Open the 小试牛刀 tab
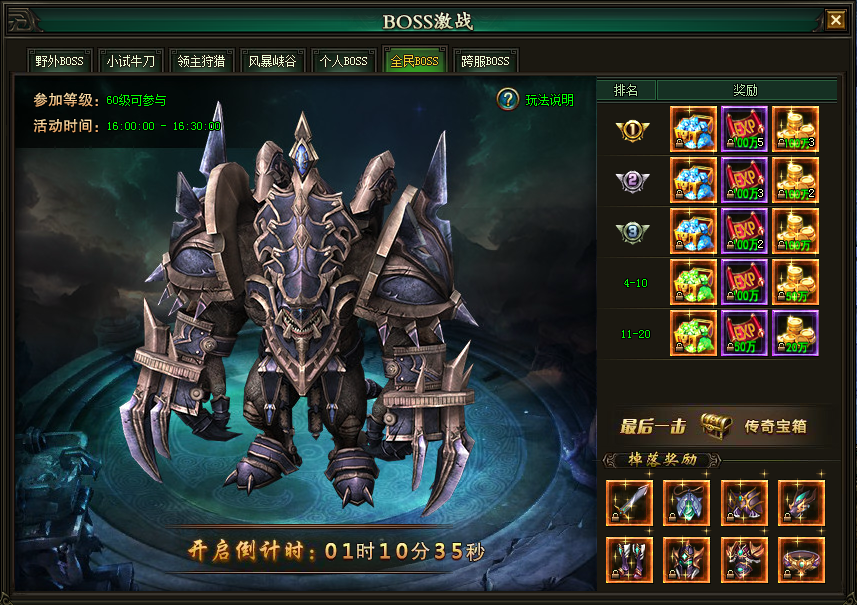The width and height of the screenshot is (857, 605). click(x=131, y=61)
